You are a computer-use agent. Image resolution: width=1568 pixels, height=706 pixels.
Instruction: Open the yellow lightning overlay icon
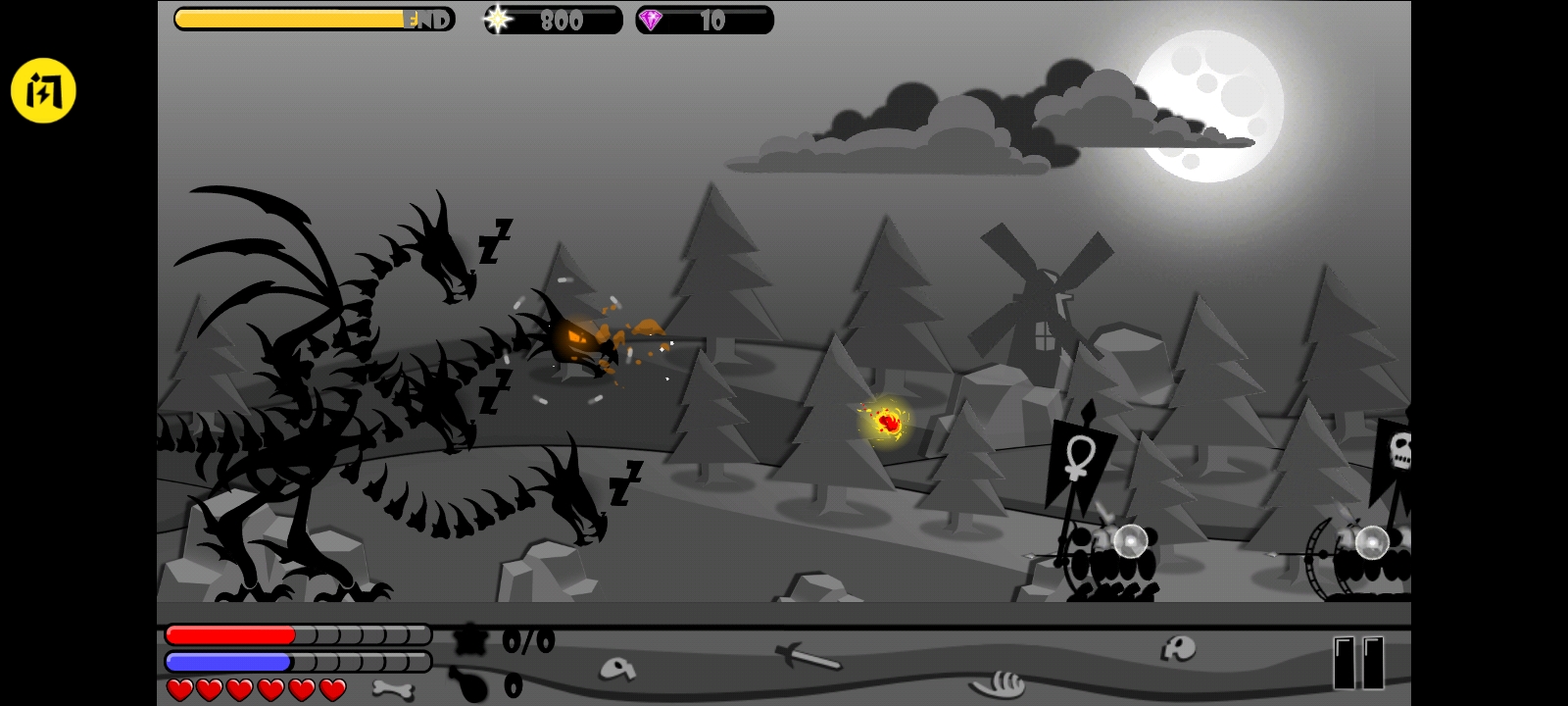pos(43,91)
